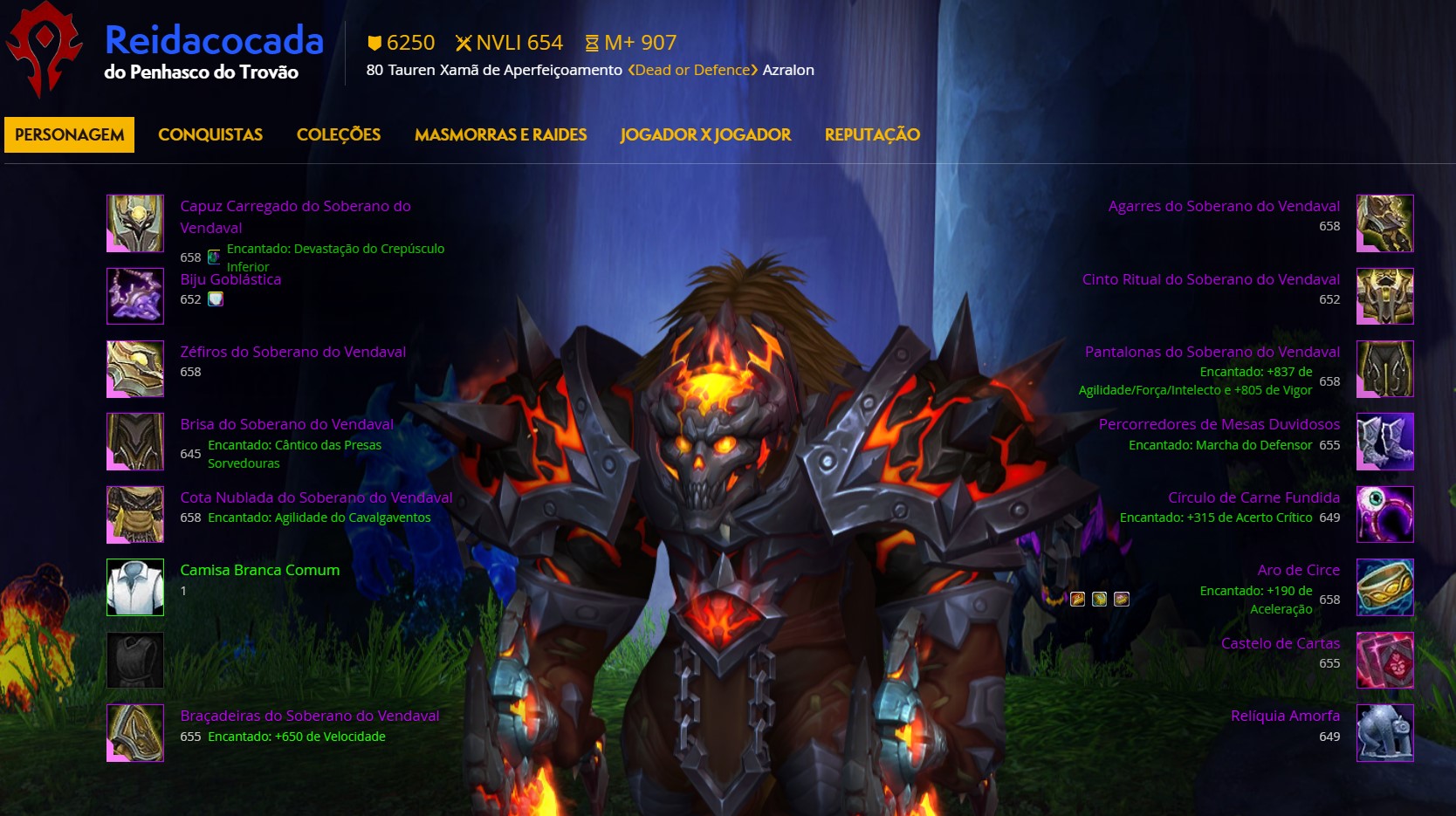Open the Dead or Defence guild link
The image size is (1456, 816).
(x=692, y=70)
